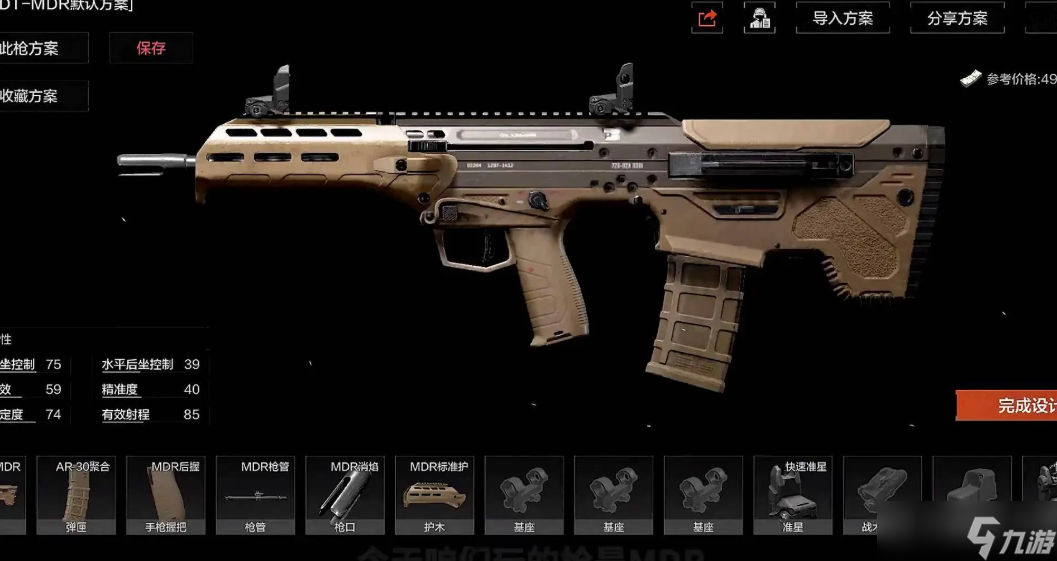Choose the 快速准星 front sight slot
This screenshot has height=561, width=1057.
point(793,495)
